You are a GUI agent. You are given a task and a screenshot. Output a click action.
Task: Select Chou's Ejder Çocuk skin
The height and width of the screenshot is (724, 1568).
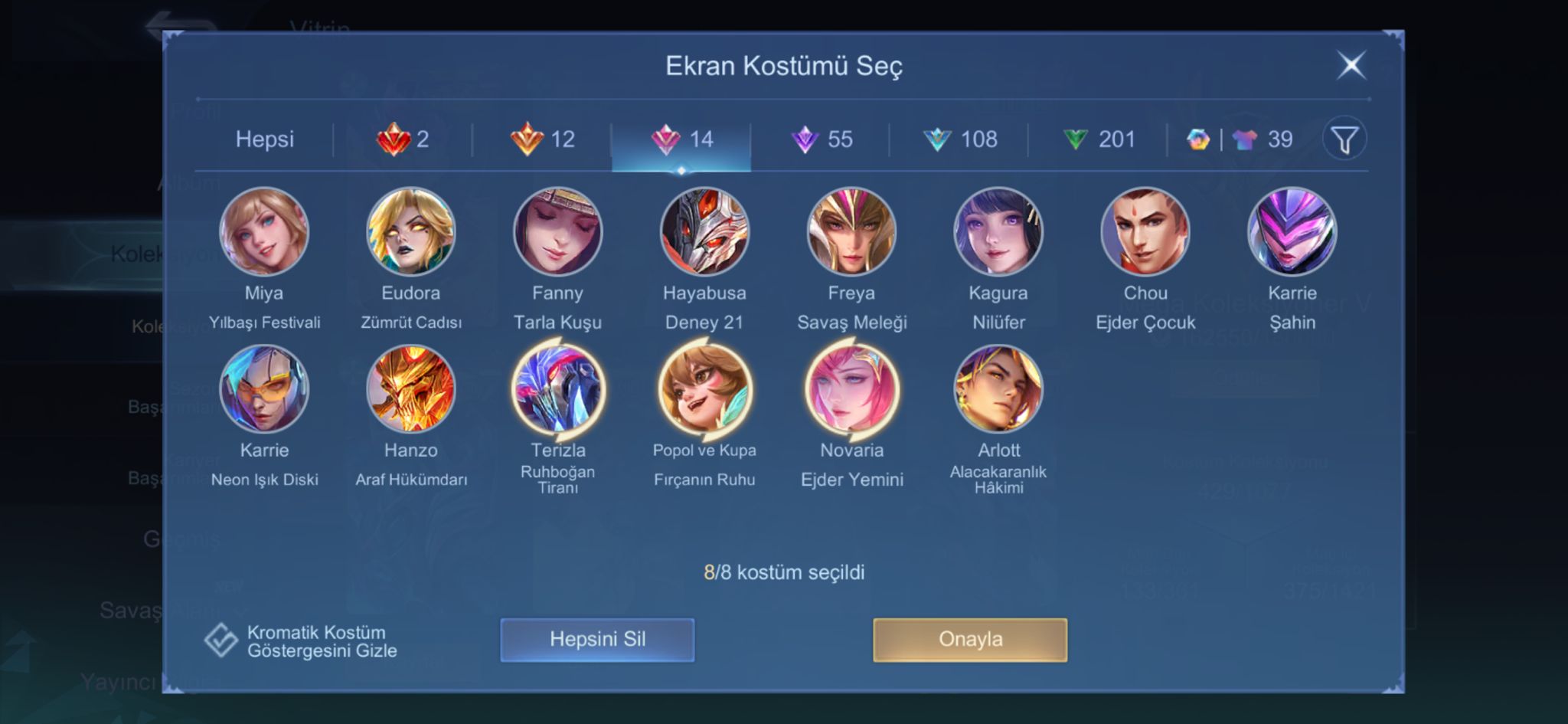pyautogui.click(x=1145, y=231)
